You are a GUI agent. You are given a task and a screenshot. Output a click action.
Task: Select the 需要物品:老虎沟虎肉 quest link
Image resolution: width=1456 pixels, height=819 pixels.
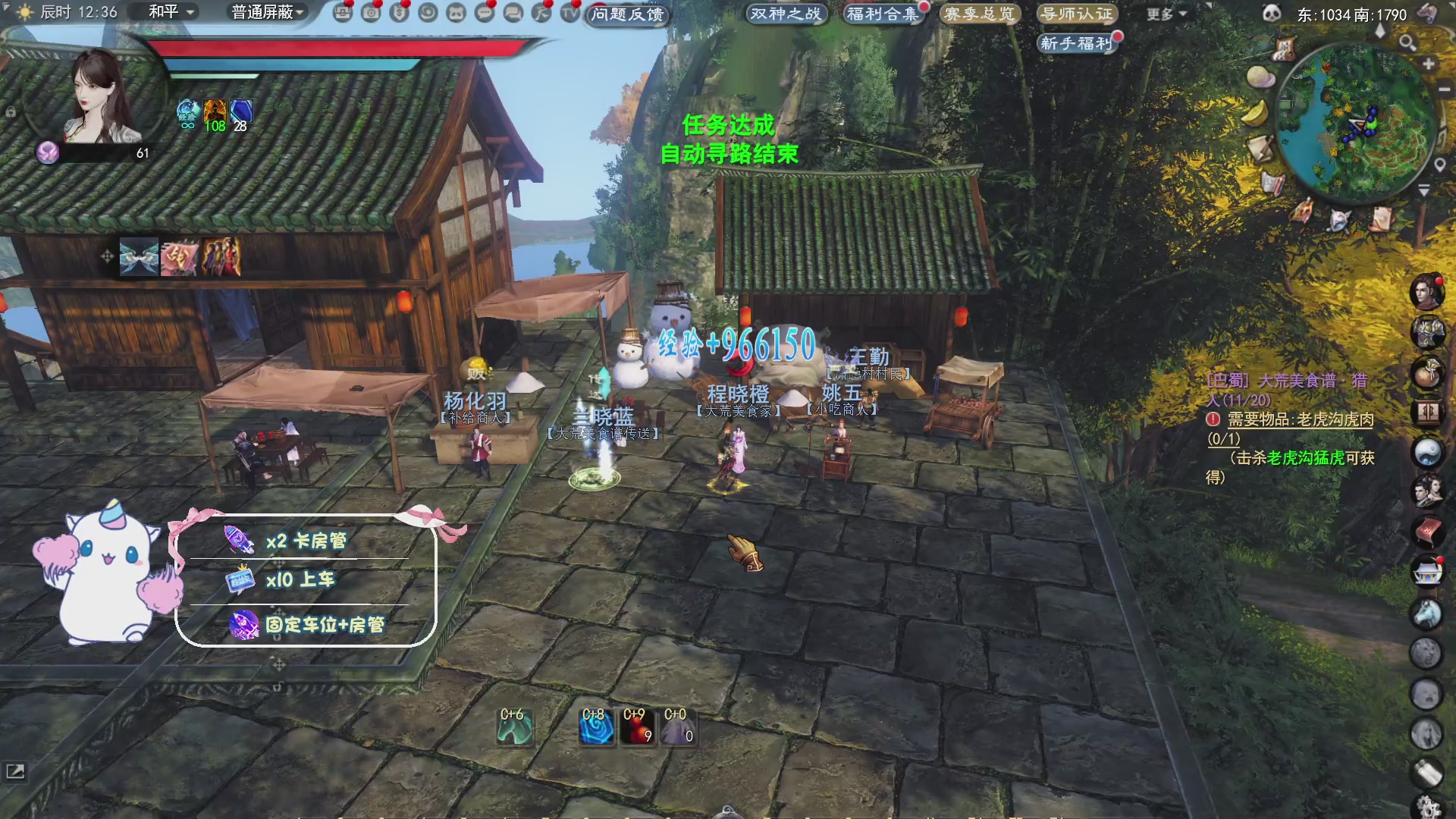[1301, 419]
